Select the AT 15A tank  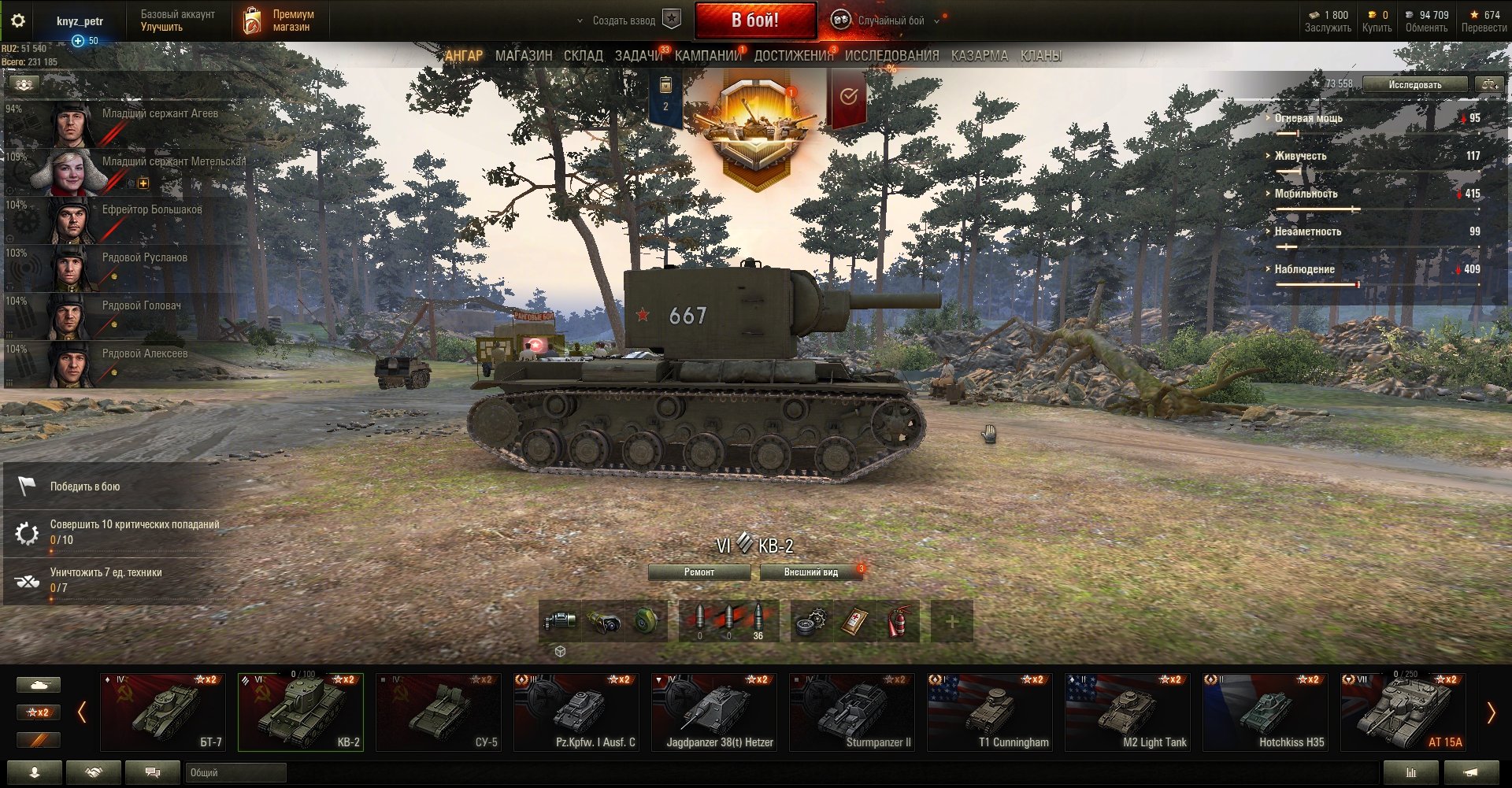[x=1403, y=712]
